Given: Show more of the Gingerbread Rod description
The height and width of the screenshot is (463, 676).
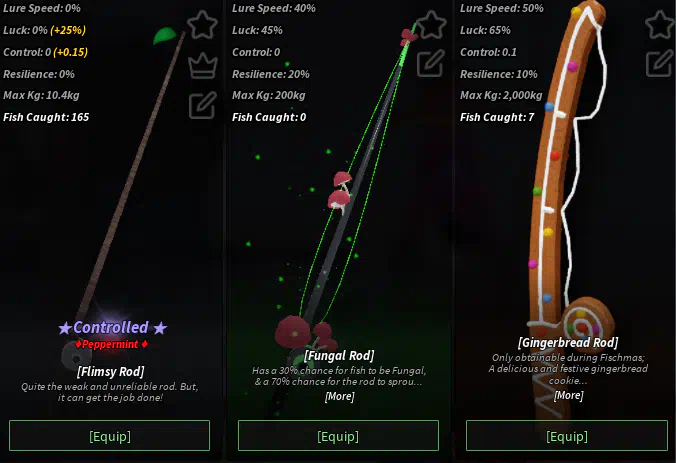Looking at the screenshot, I should 568,395.
